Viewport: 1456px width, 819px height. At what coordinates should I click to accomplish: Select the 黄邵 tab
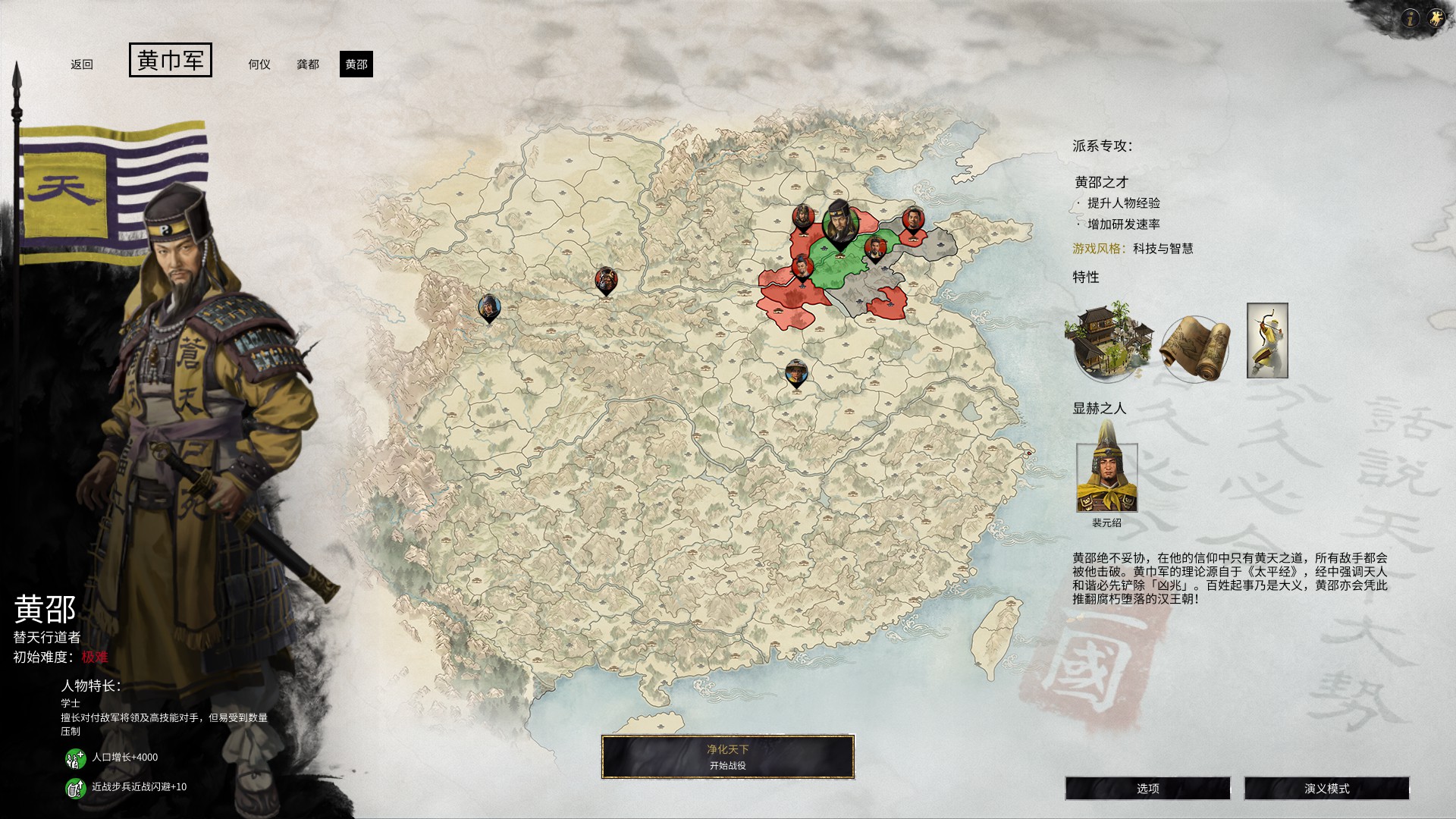[x=356, y=65]
